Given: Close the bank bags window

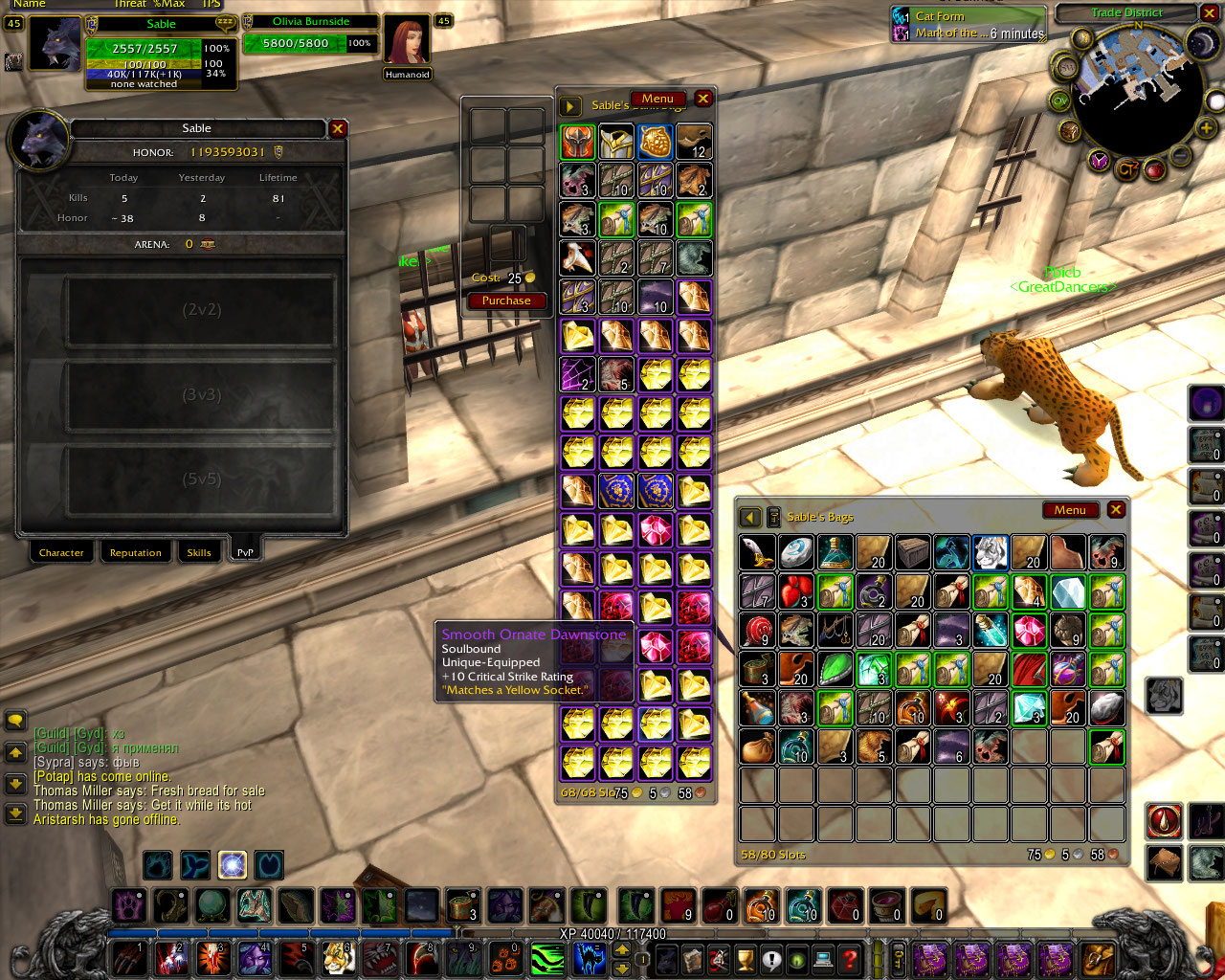Looking at the screenshot, I should point(703,99).
